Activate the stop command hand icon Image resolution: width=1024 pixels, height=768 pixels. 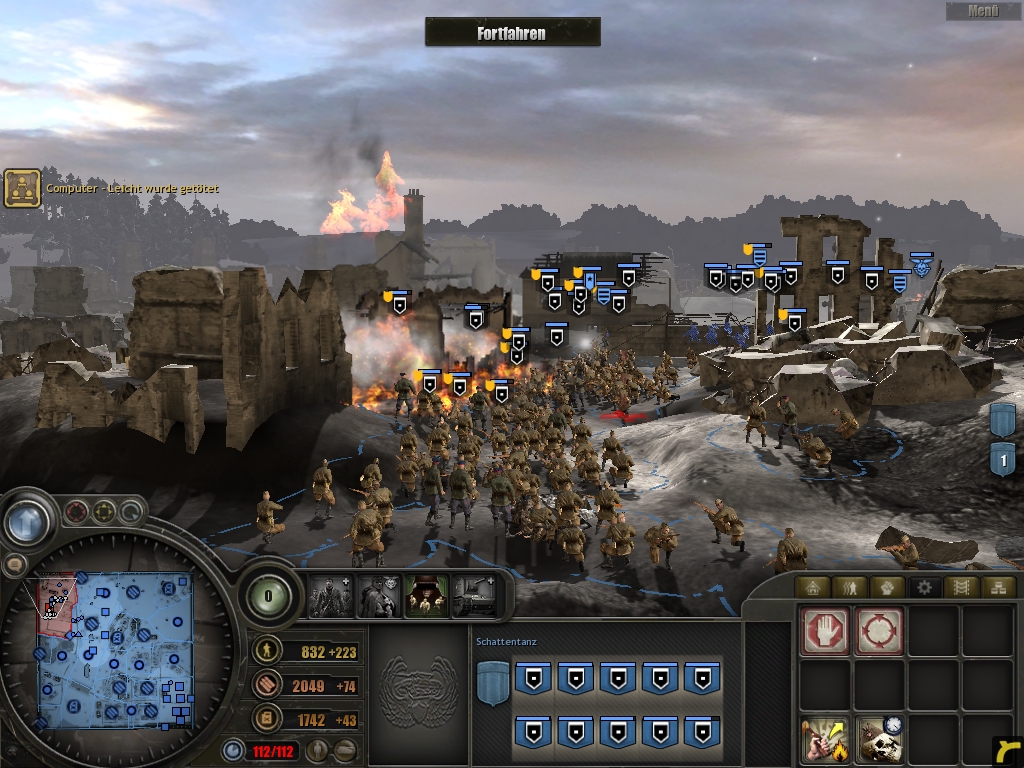tap(825, 631)
